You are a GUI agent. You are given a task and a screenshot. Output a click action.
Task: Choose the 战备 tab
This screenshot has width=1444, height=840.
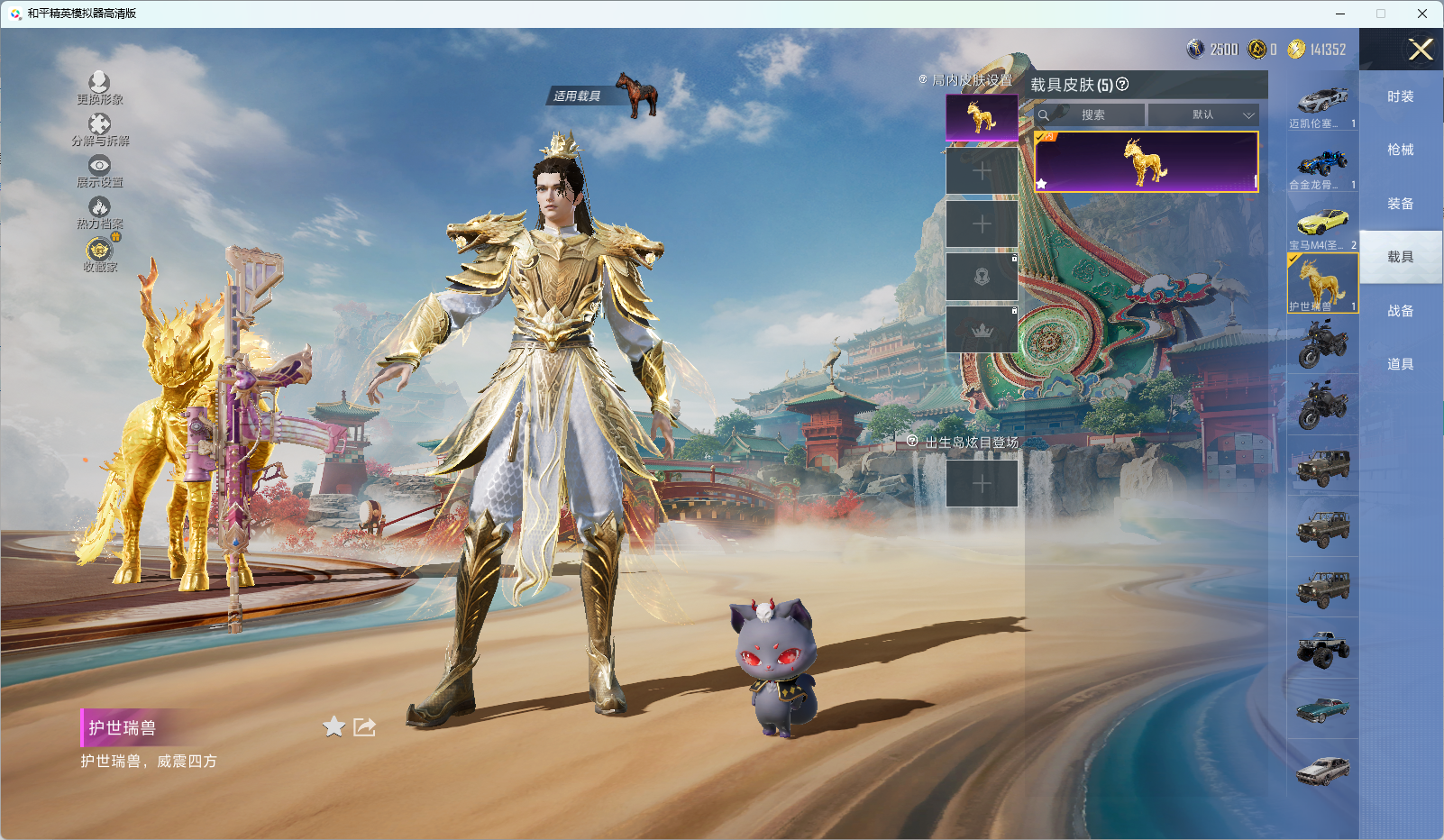pos(1400,311)
